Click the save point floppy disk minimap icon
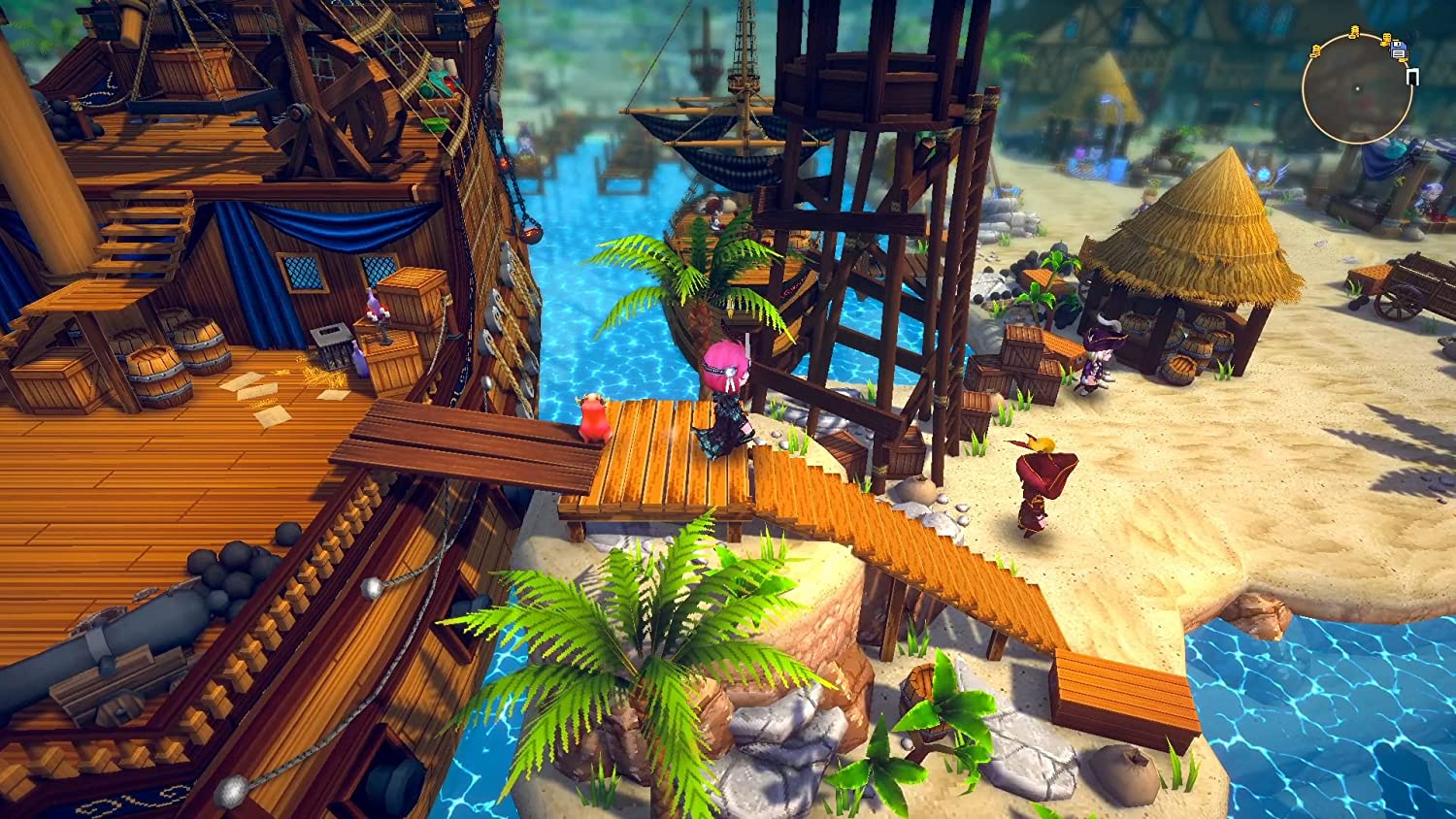The width and height of the screenshot is (1456, 819). [x=1400, y=50]
